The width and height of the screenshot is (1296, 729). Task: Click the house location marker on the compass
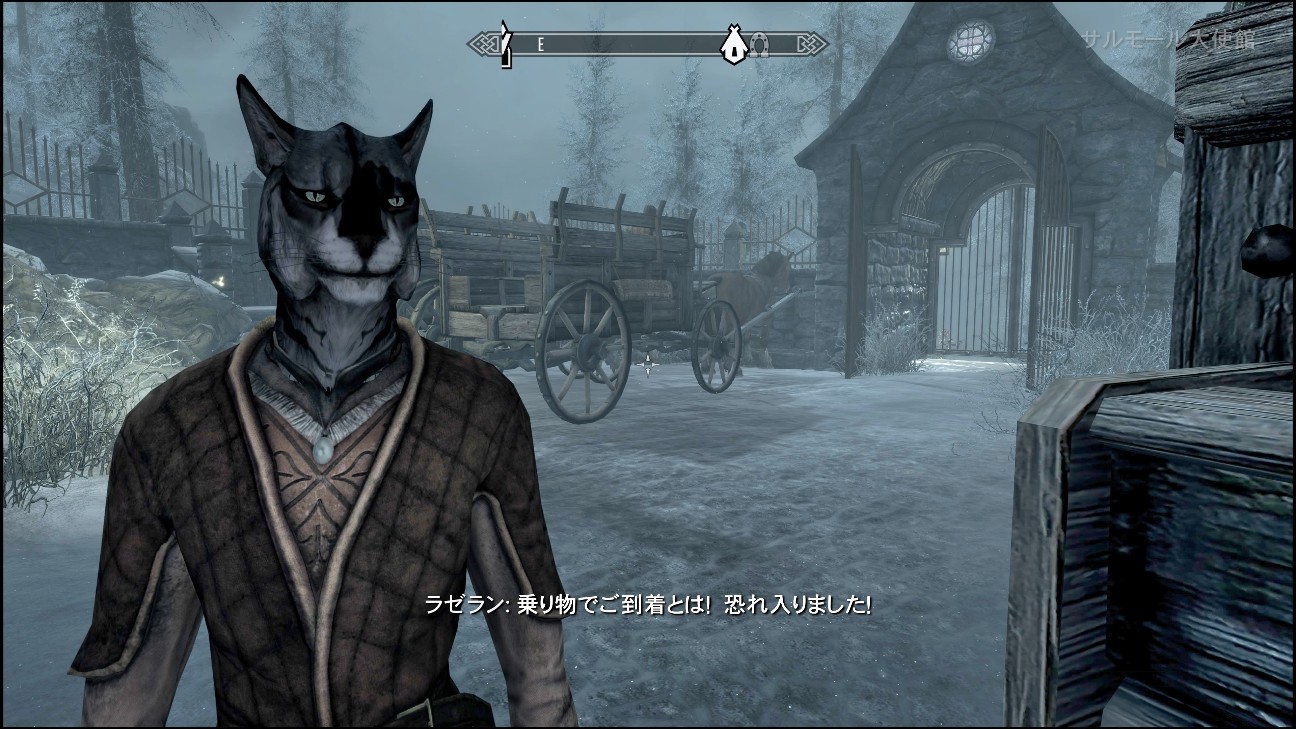tap(734, 43)
